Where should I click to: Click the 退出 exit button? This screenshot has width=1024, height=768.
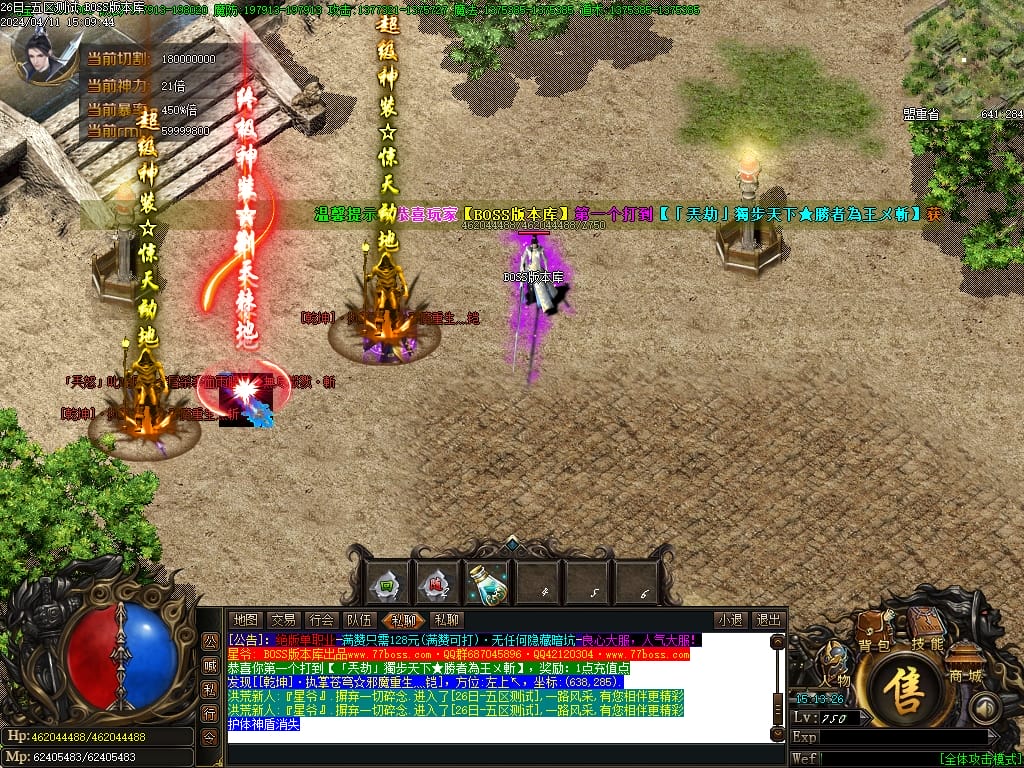click(767, 620)
